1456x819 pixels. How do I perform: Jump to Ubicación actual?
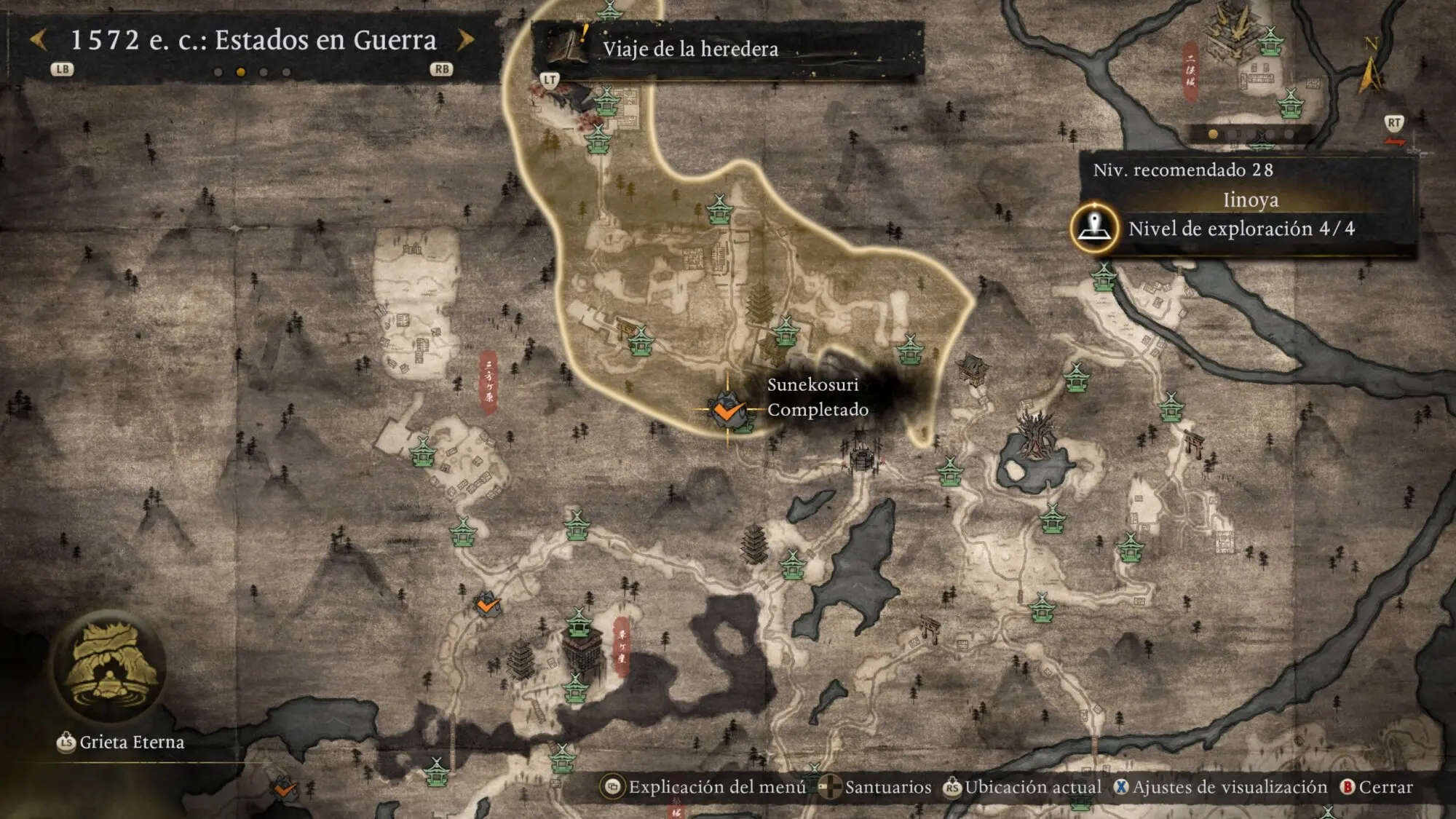1023,787
